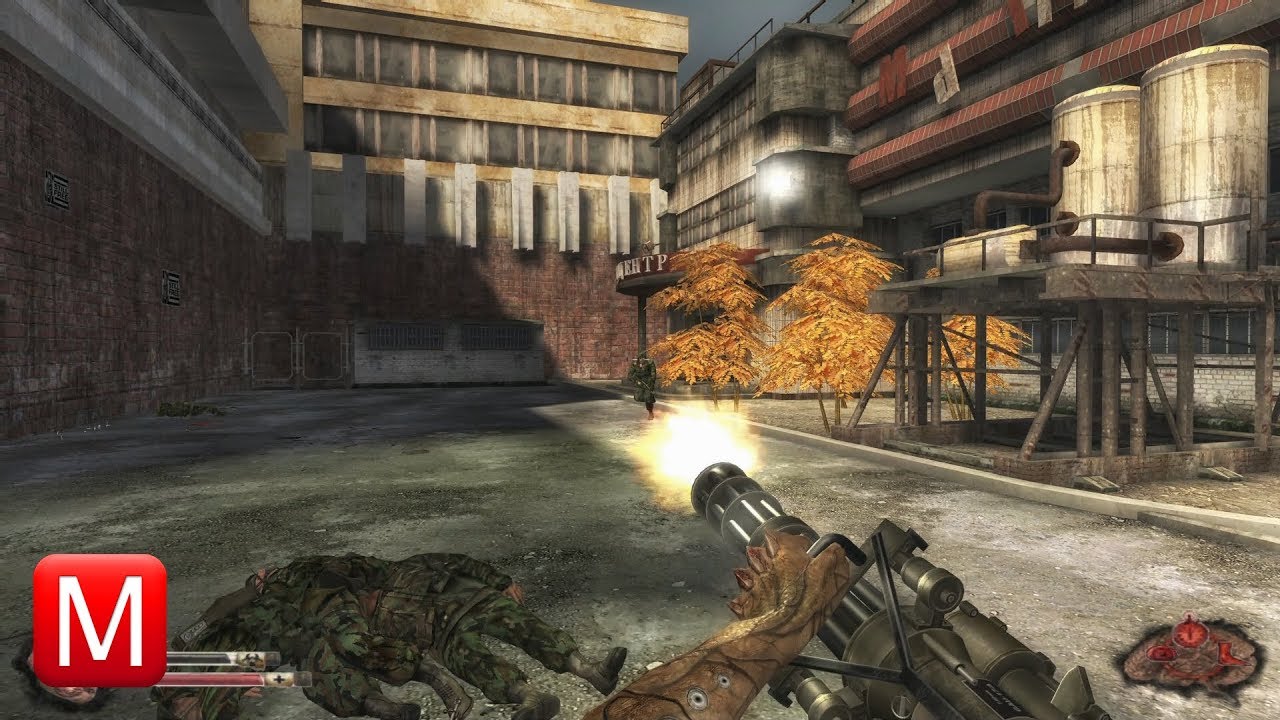Screen dimensions: 1280x720
Task: Click the lower warning plaque on the brick wall
Action: [171, 287]
